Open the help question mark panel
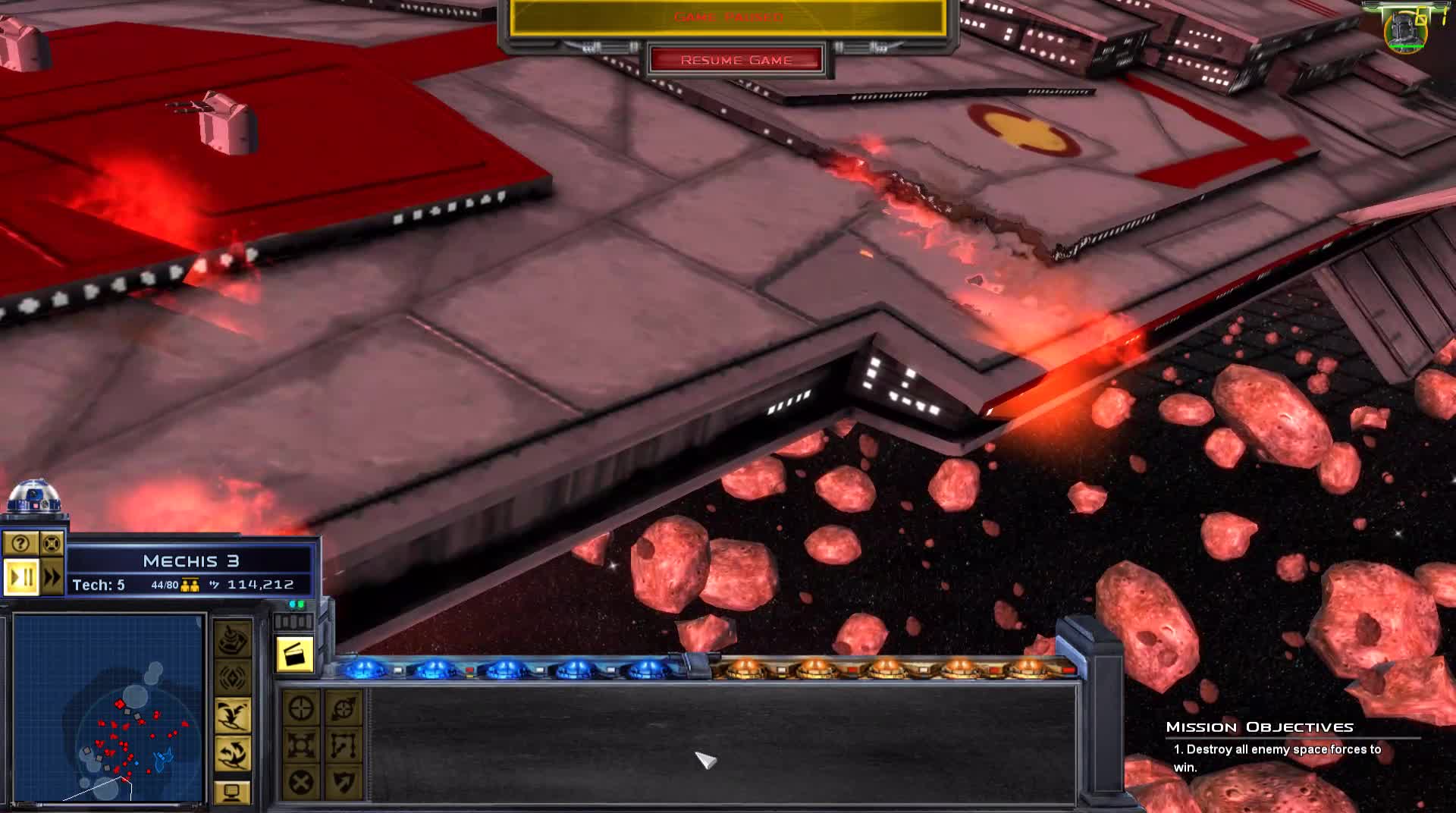 pos(20,543)
